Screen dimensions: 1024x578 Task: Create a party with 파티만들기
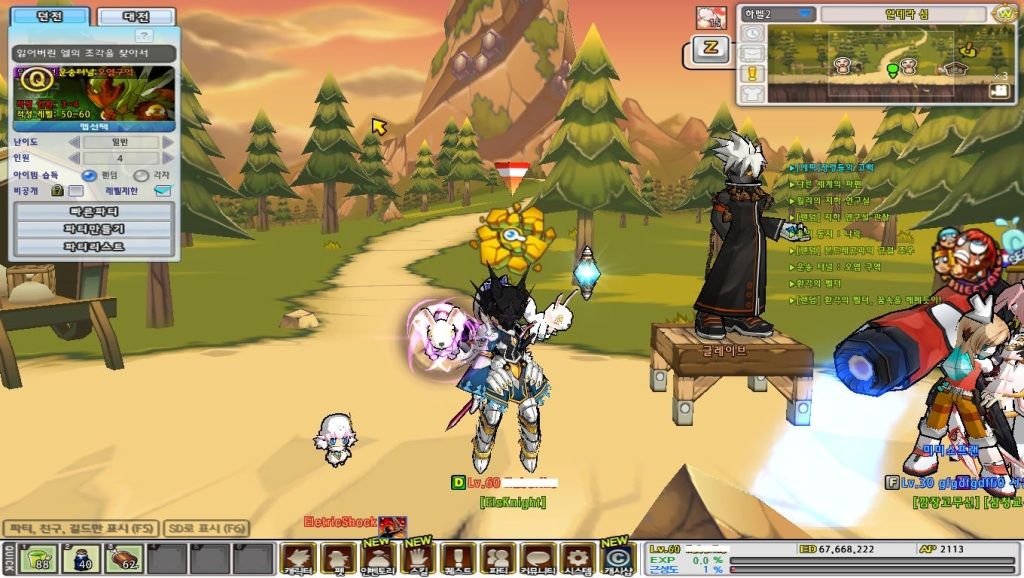click(x=94, y=229)
